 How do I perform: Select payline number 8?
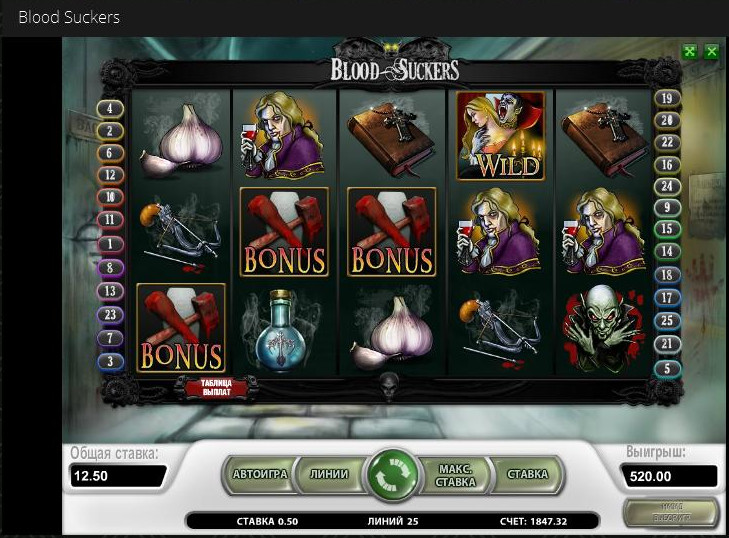tap(109, 267)
